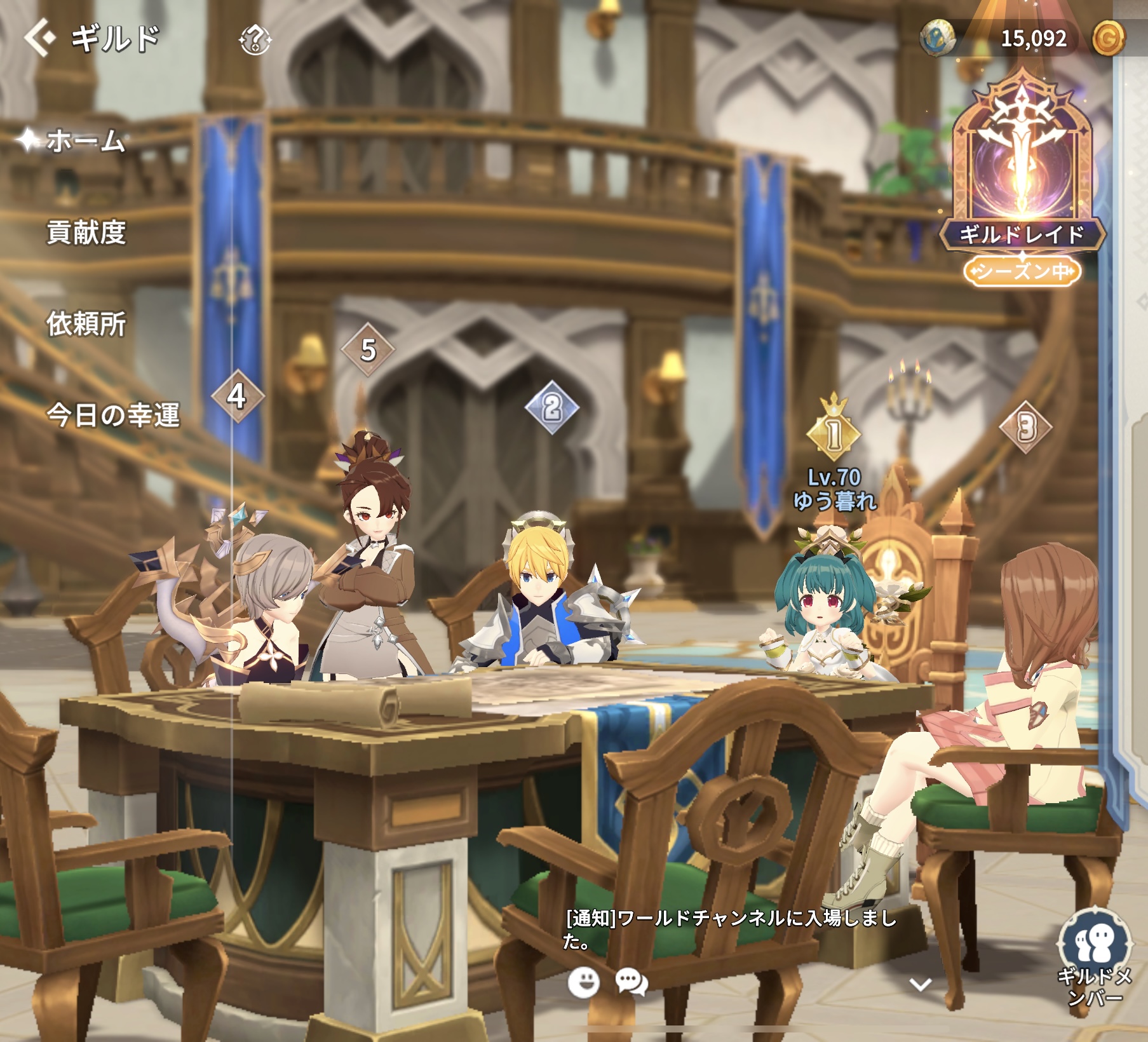Viewport: 1148px width, 1042px height.
Task: Open the 依頼所 menu entry
Action: tap(86, 323)
